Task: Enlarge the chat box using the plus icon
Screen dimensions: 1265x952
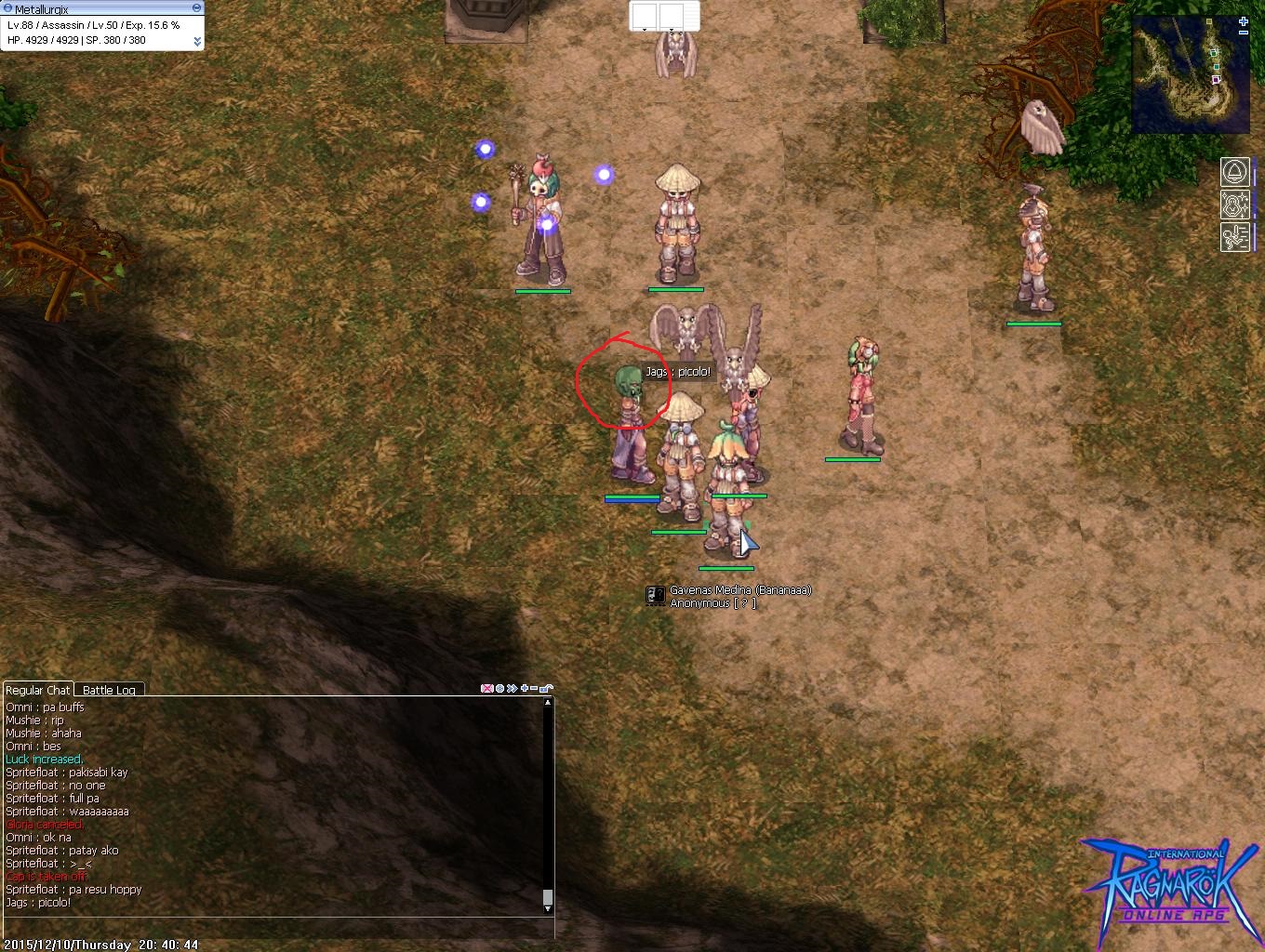Action: tap(524, 688)
